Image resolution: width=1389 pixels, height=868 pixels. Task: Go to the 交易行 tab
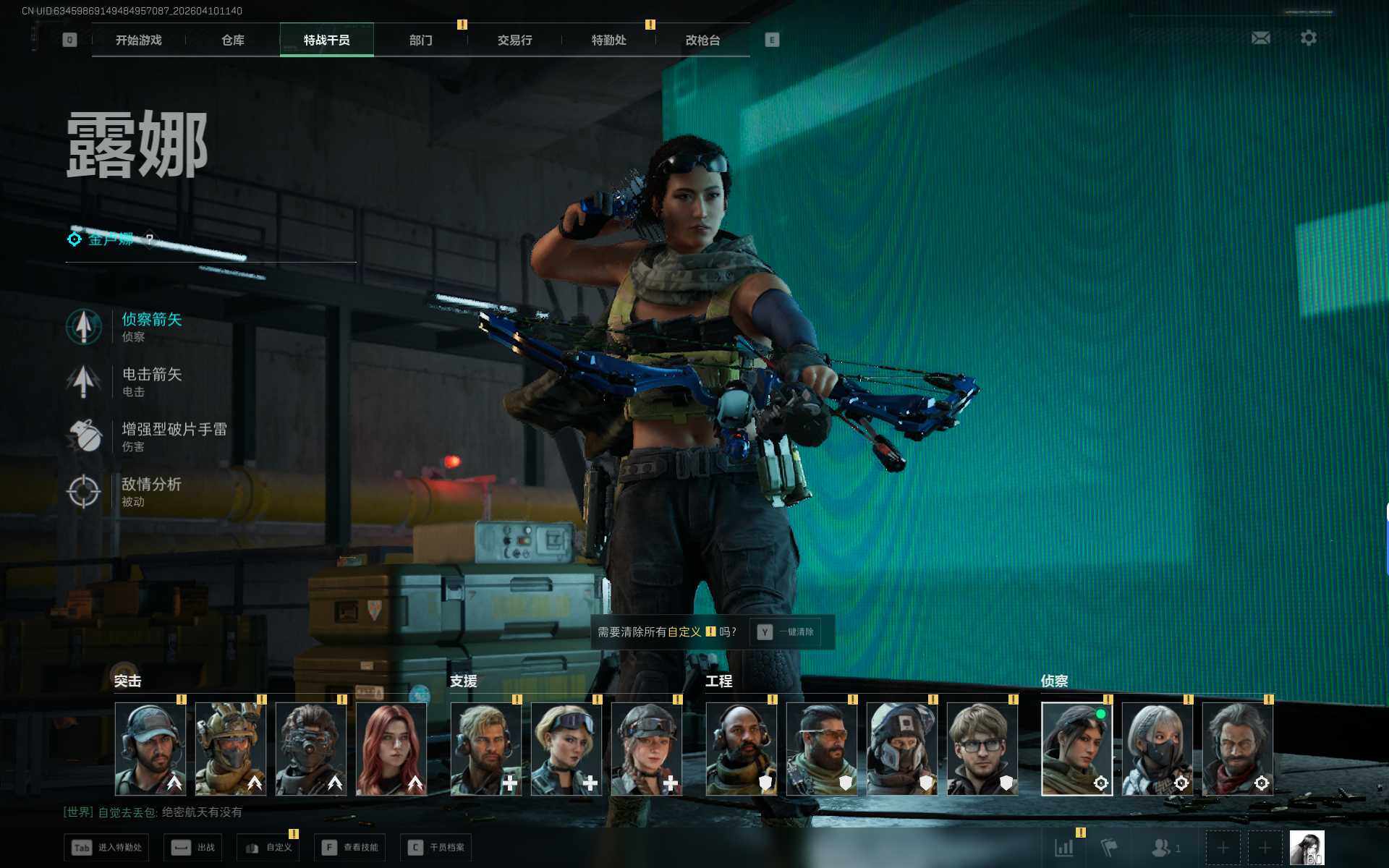point(514,41)
